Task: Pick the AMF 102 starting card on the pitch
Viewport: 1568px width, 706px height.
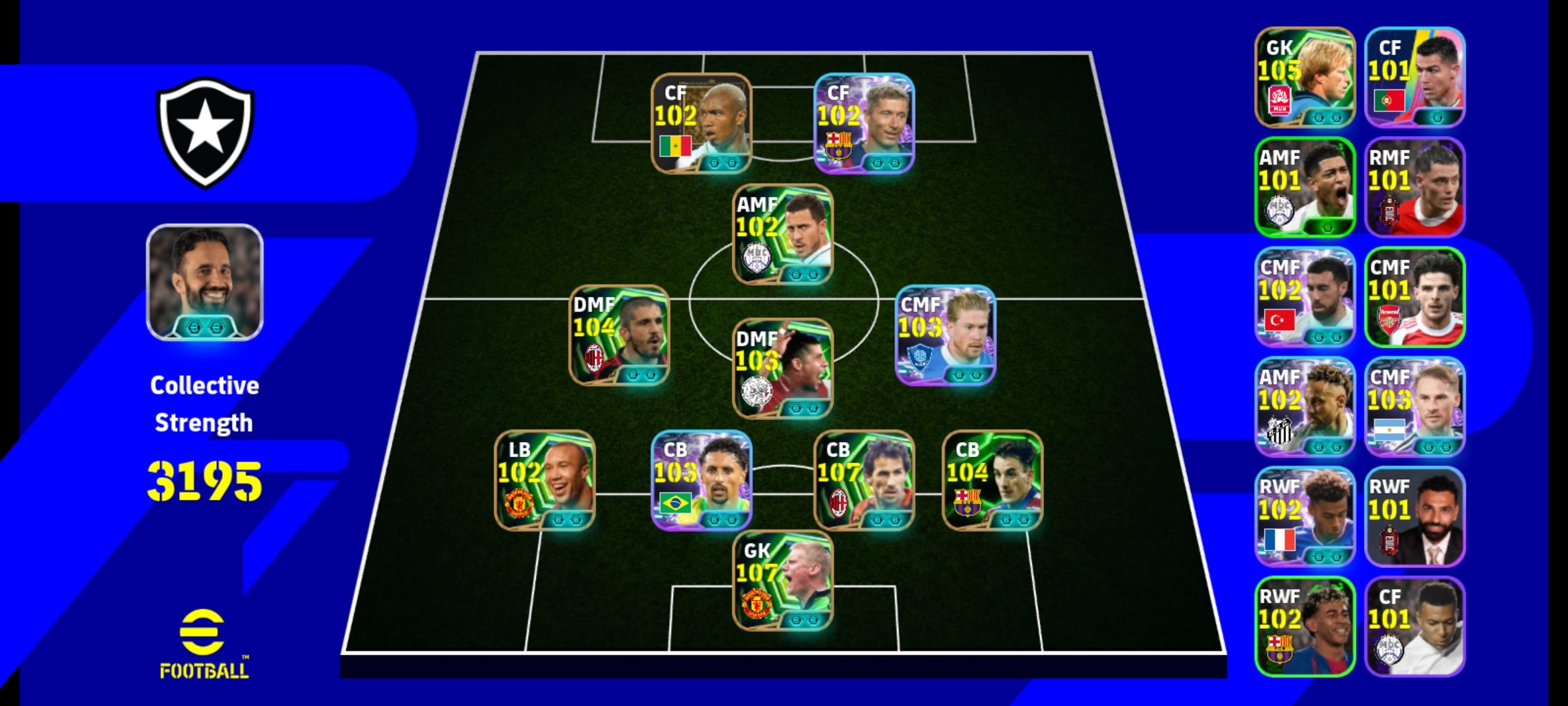Action: click(782, 234)
